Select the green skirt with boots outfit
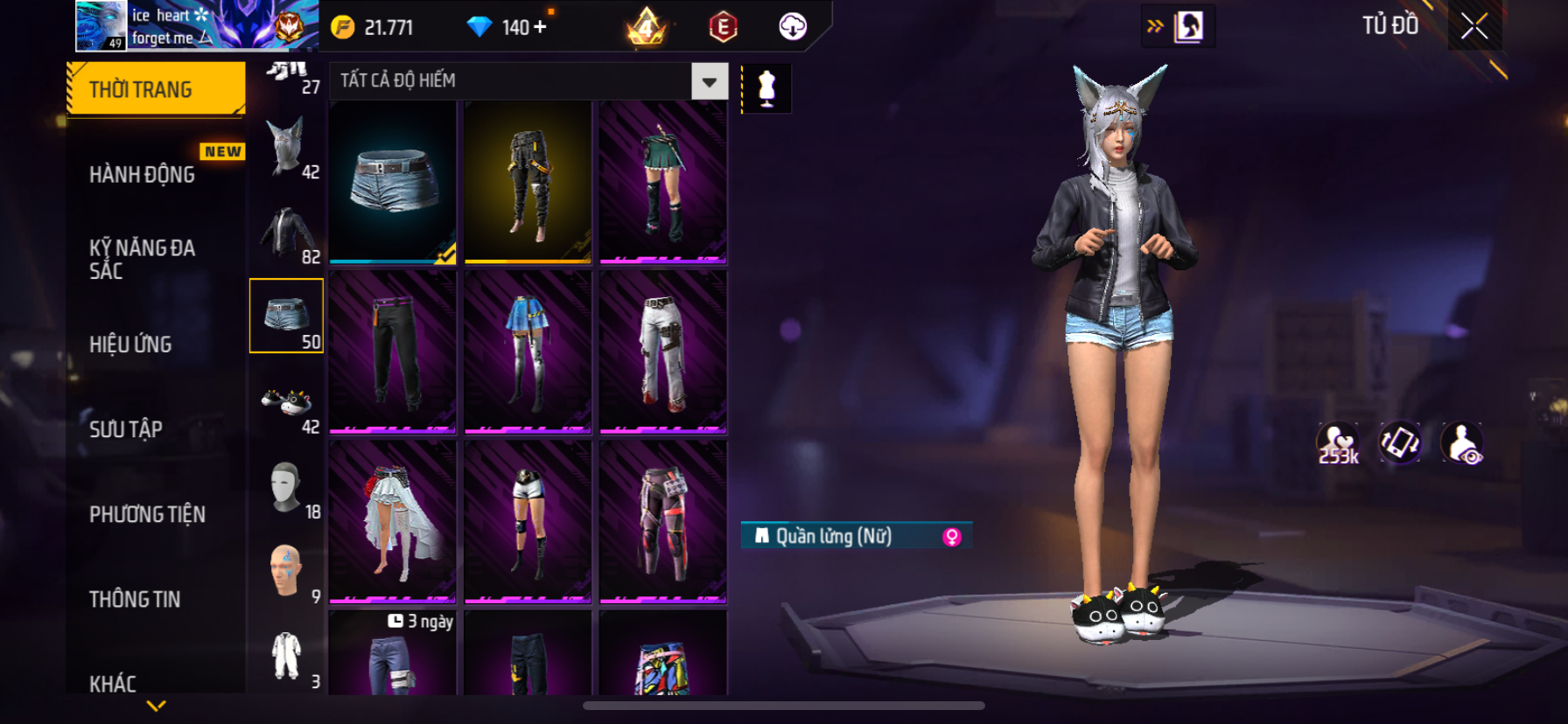 pyautogui.click(x=662, y=182)
